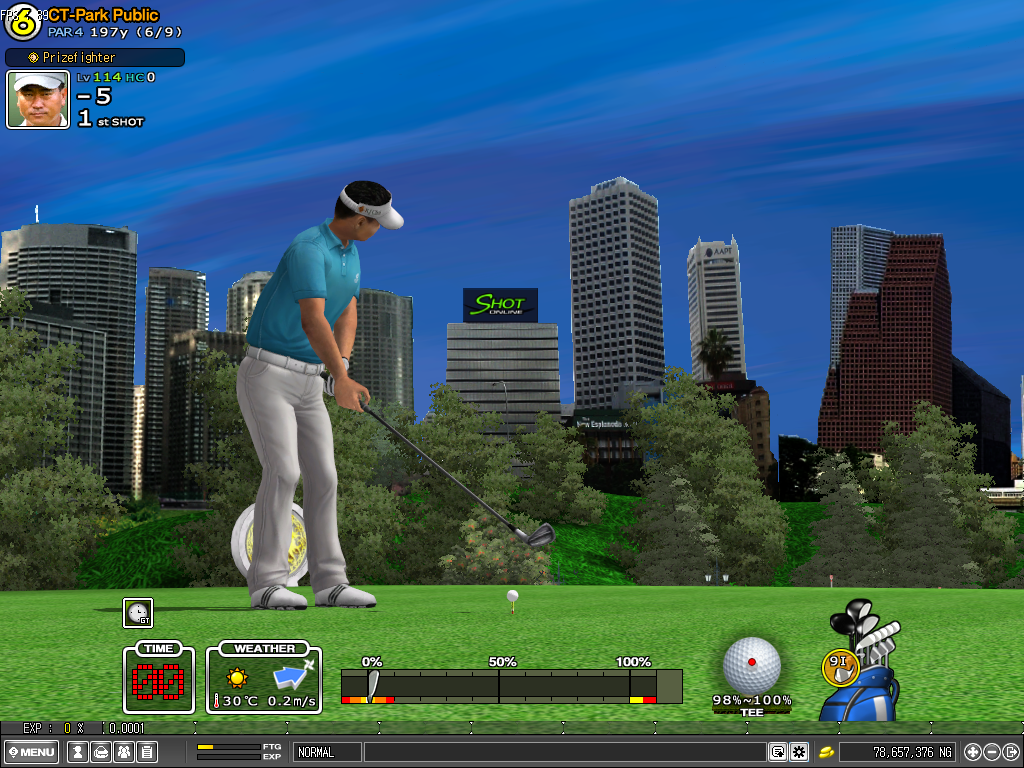Open the MENU button
Screen dimensions: 1024x768
[x=32, y=752]
